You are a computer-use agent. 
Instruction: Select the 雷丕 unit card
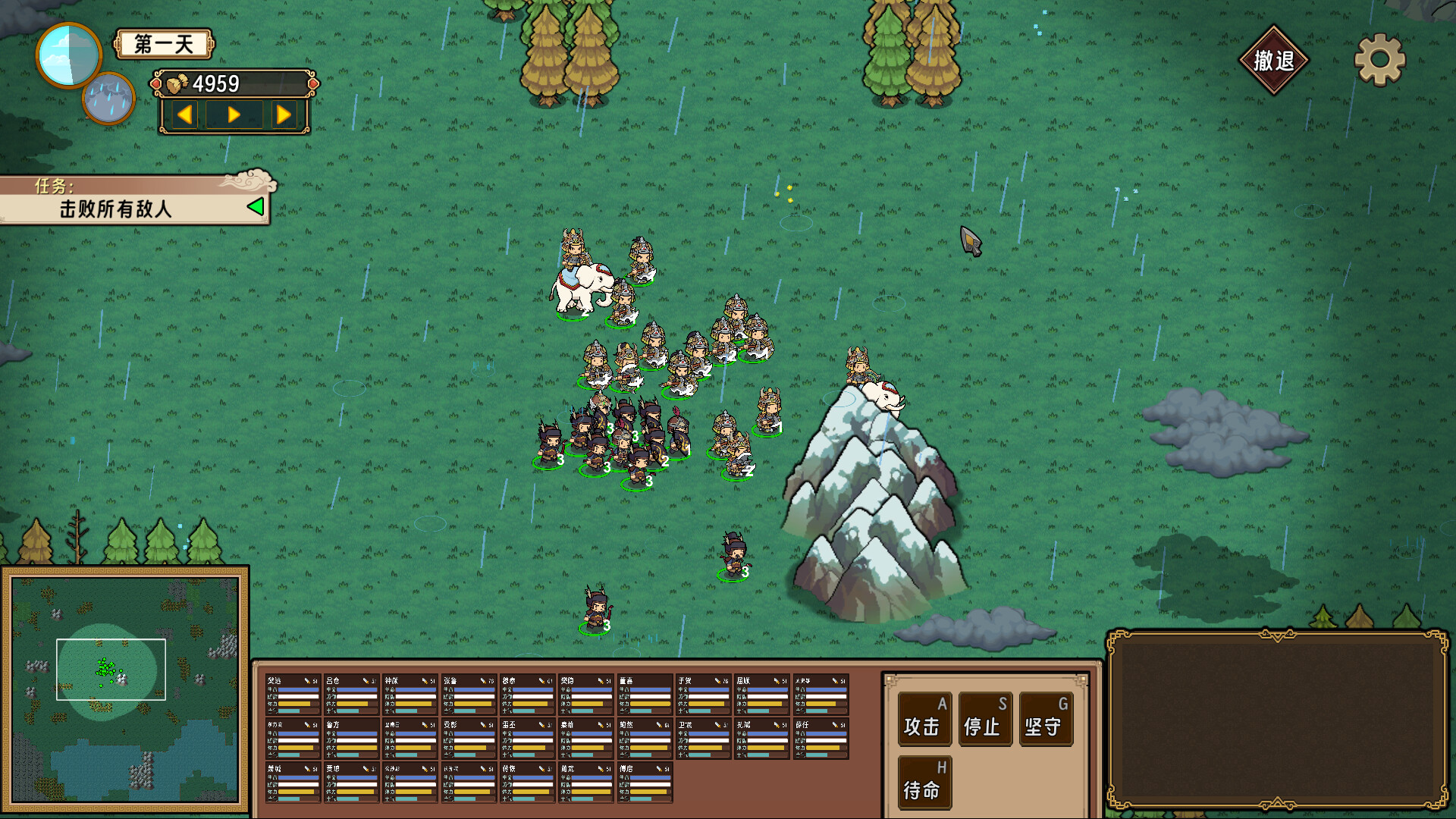(527, 739)
